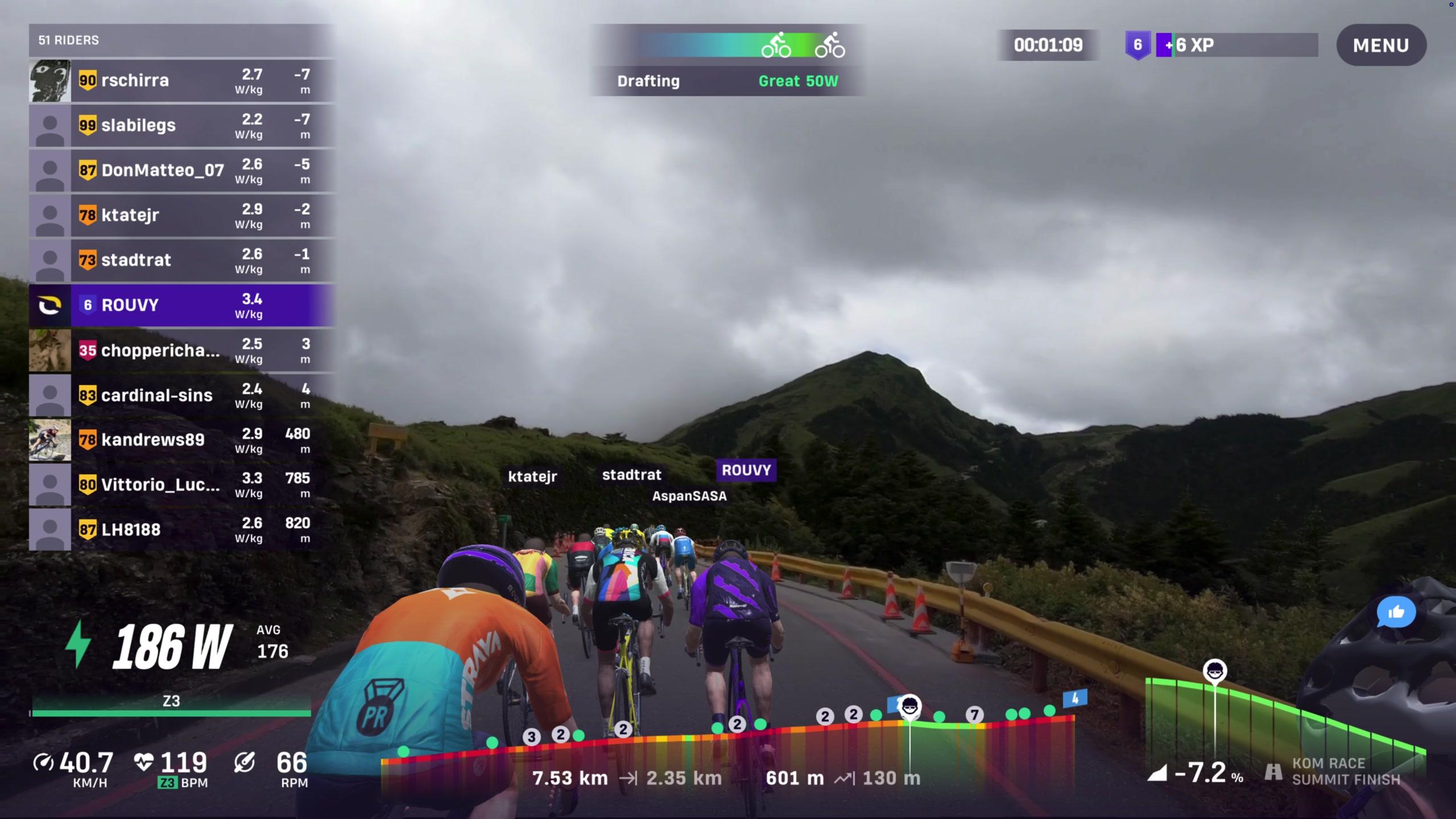
Task: Select slabilegs in the rider list
Action: (182, 126)
